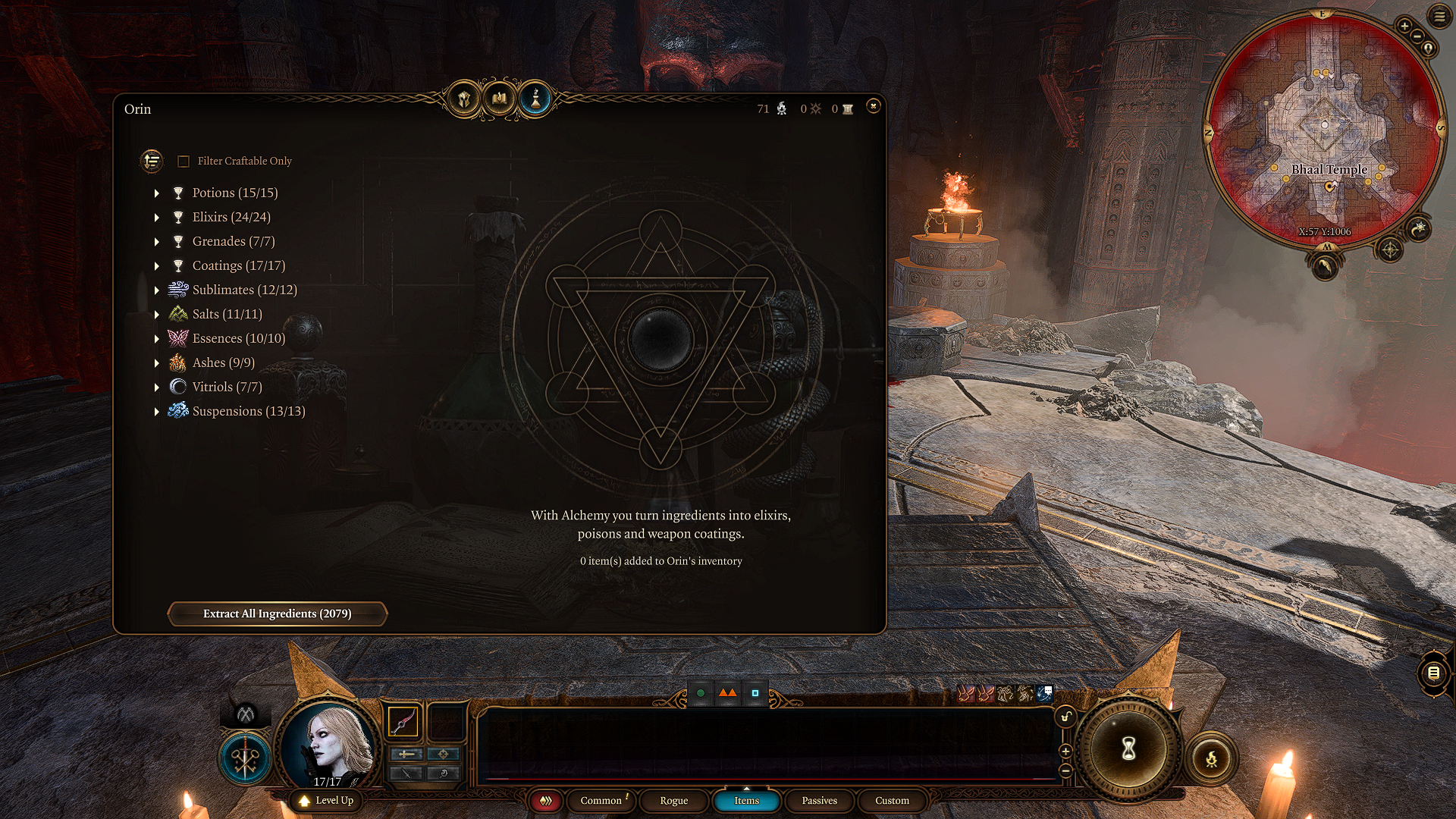This screenshot has width=1456, height=819.
Task: Open the Custom hotbar tab
Action: coord(892,801)
